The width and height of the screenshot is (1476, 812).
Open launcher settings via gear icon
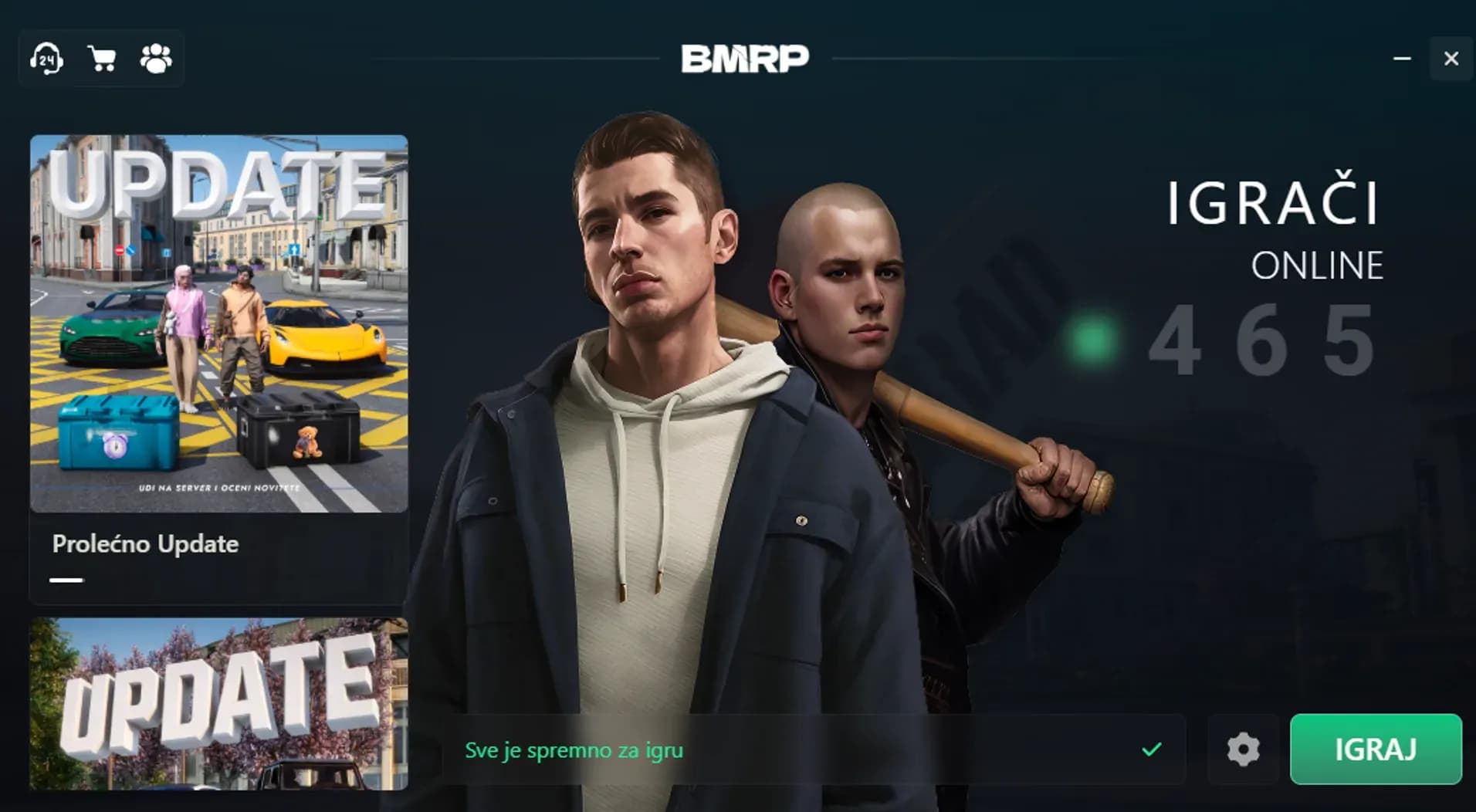click(1243, 749)
